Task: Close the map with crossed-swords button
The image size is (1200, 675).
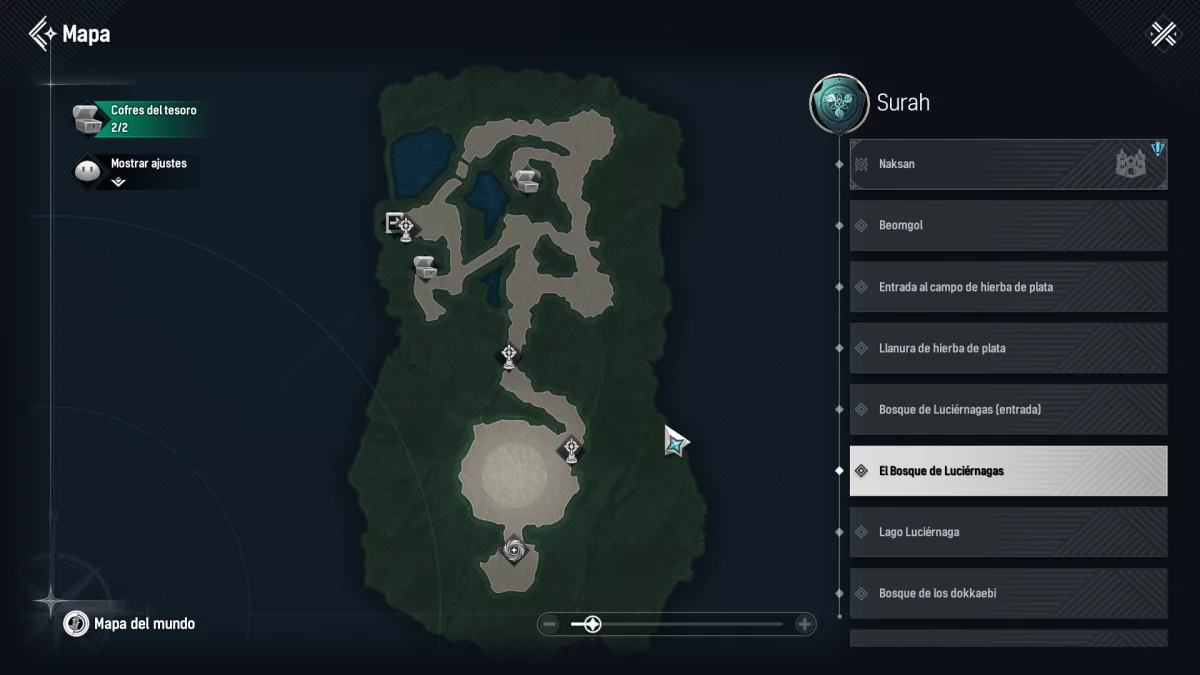Action: tap(1164, 35)
